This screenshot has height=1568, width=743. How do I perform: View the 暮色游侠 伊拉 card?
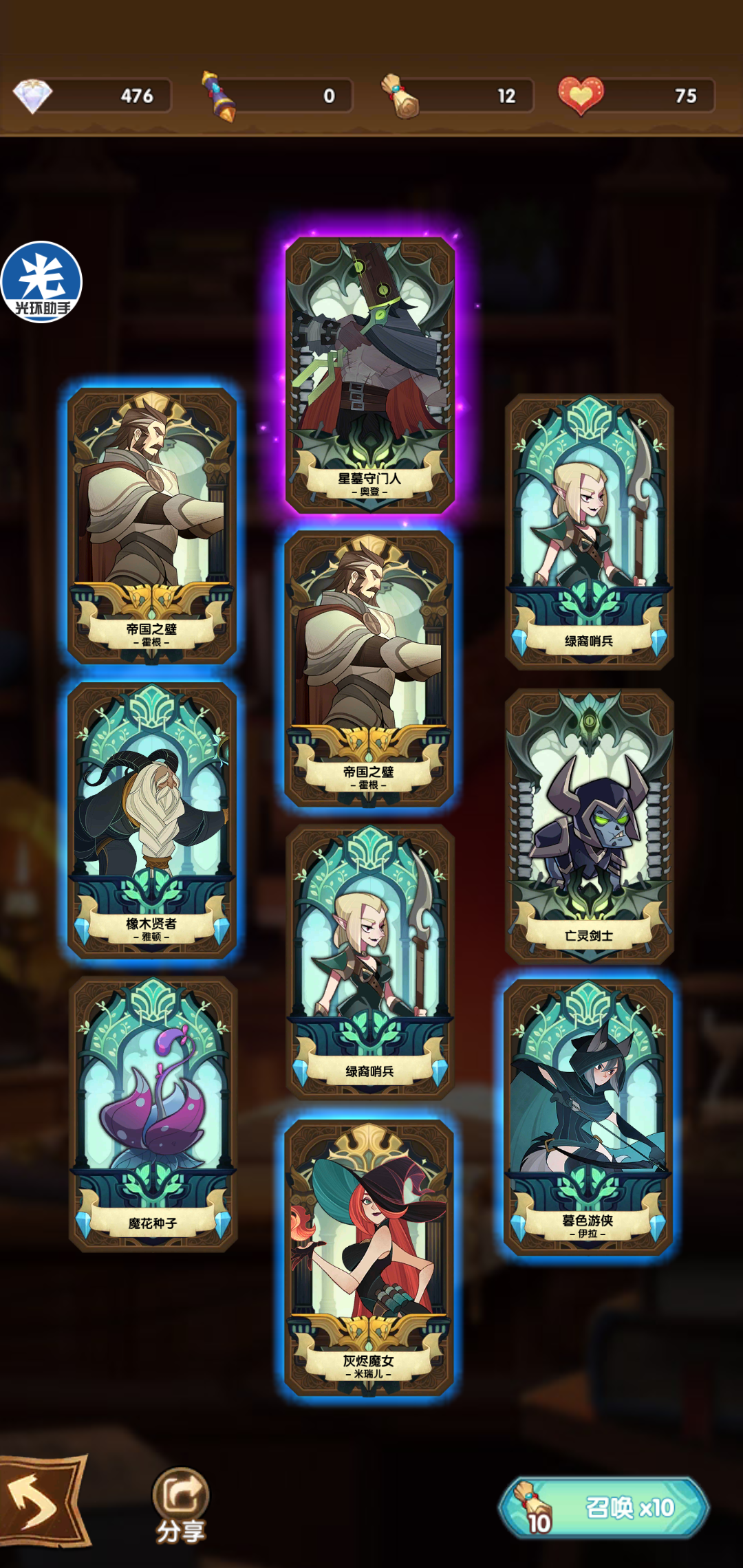point(588,1117)
